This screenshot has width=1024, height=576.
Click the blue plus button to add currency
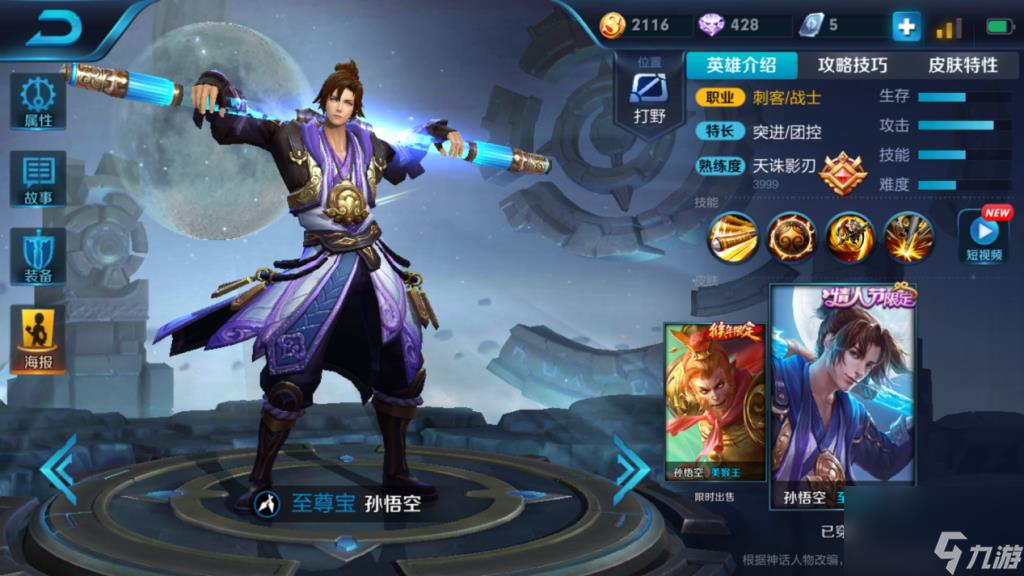(x=906, y=26)
